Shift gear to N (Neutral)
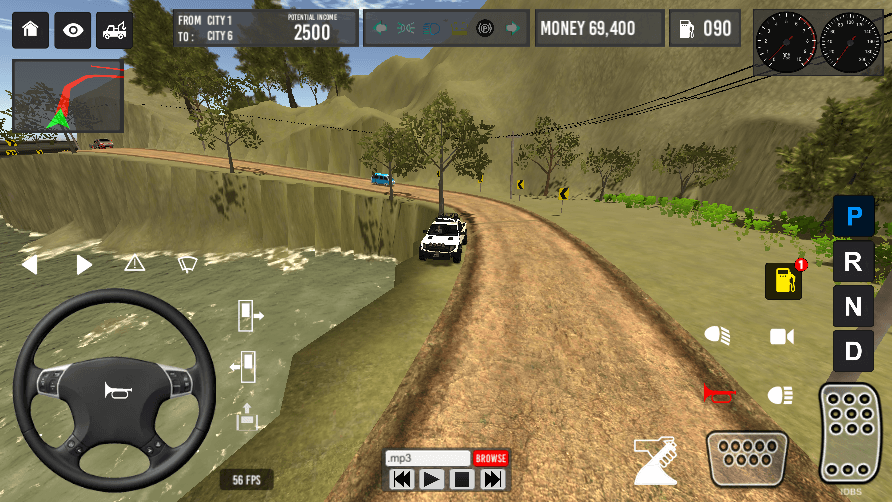 tap(853, 307)
